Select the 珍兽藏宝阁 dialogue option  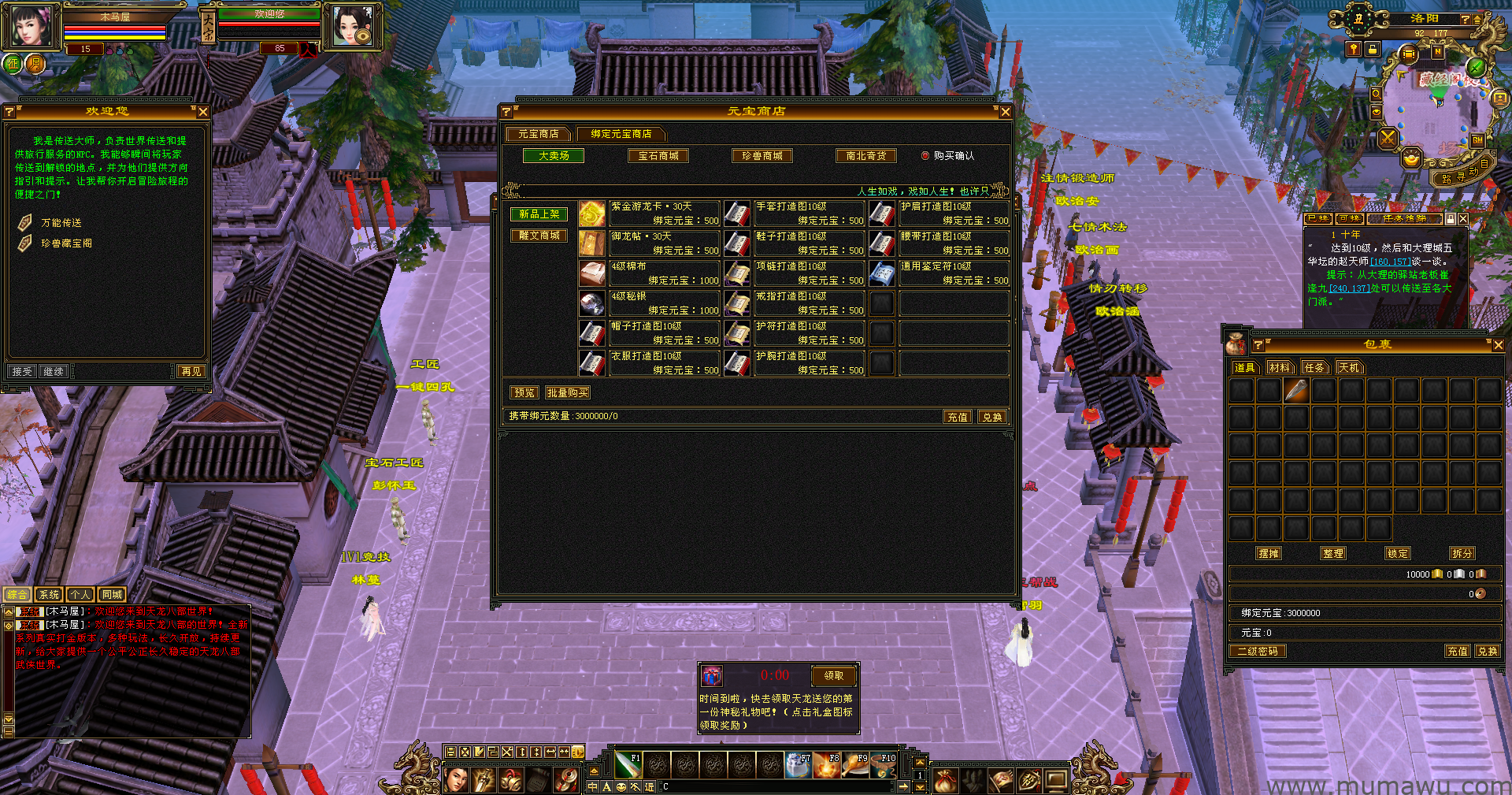coord(66,243)
